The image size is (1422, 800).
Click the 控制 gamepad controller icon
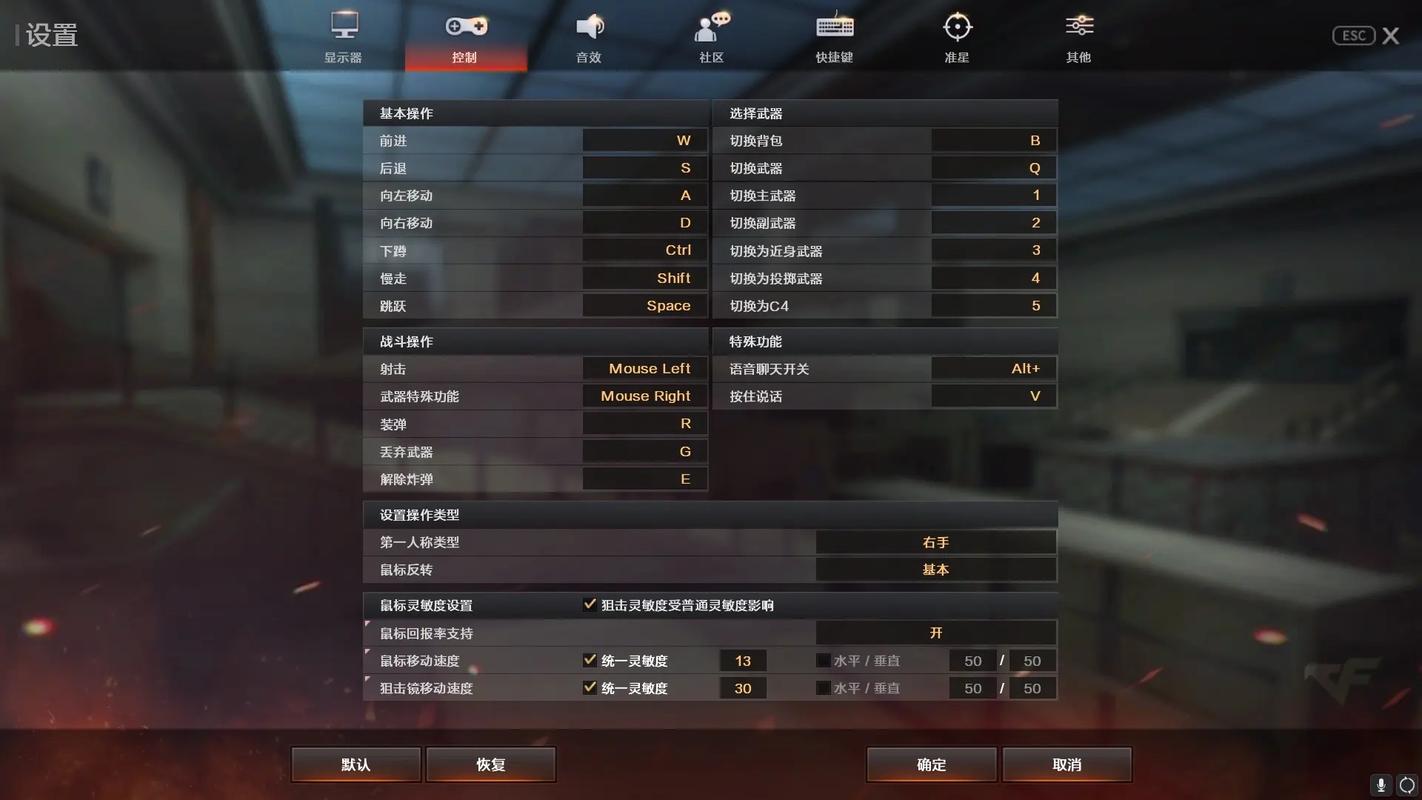[466, 27]
